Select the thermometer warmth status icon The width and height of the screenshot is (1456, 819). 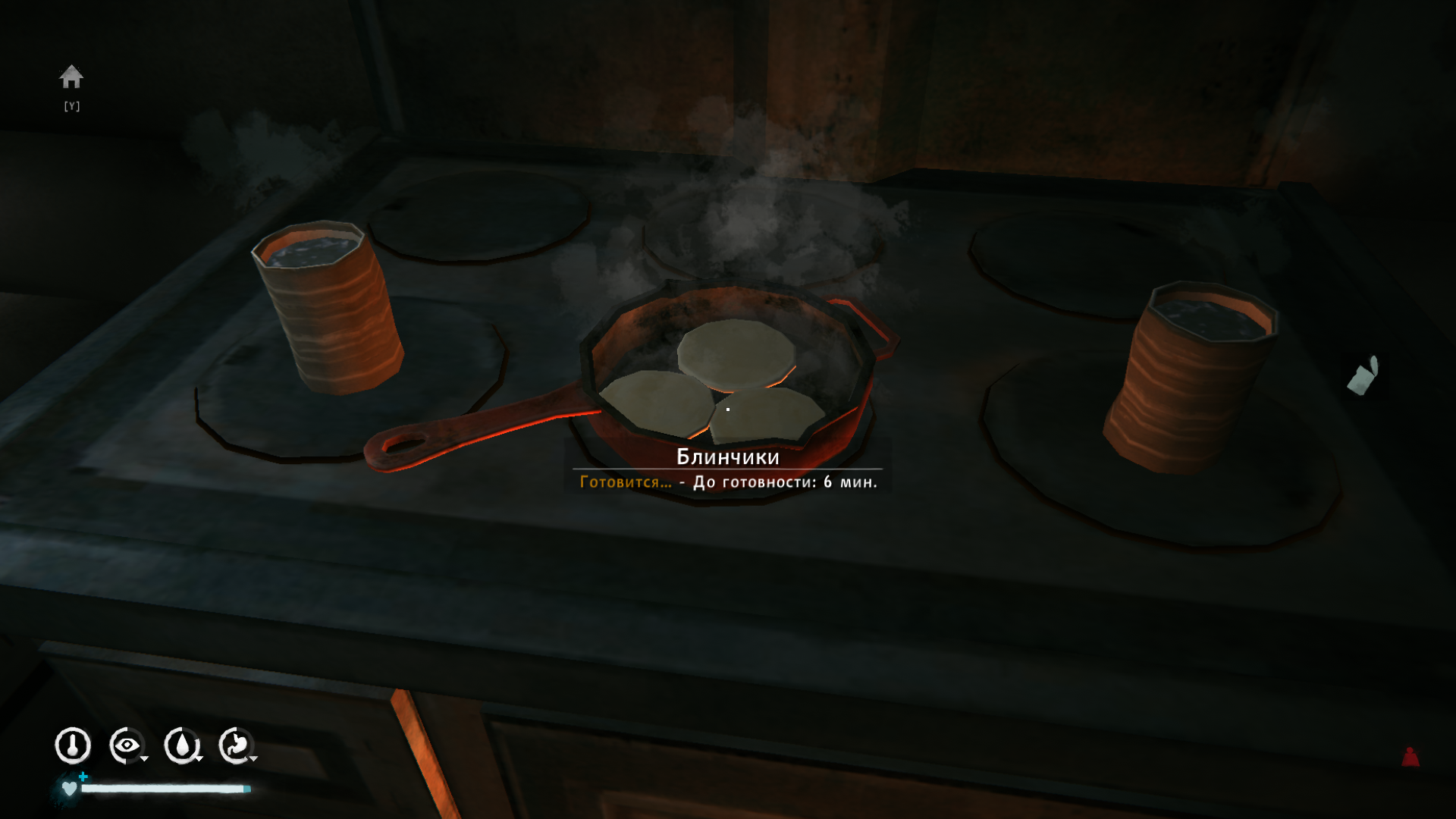[x=73, y=745]
